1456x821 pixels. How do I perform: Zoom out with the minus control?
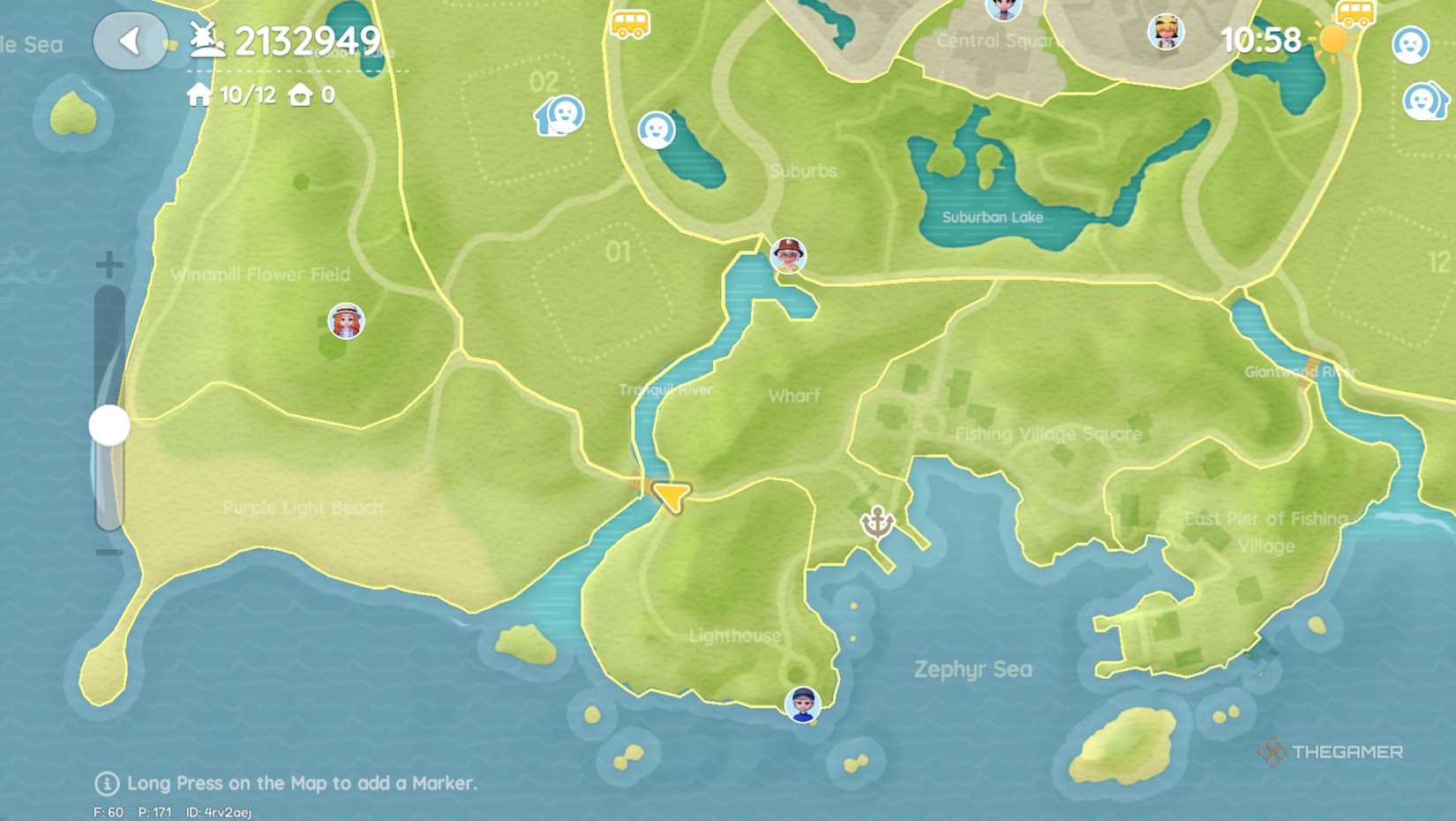coord(109,553)
